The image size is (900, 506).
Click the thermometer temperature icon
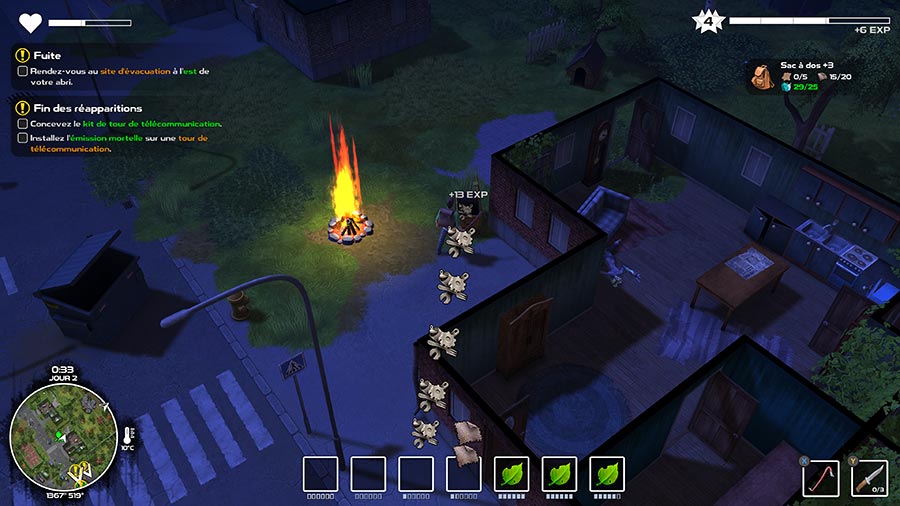128,437
